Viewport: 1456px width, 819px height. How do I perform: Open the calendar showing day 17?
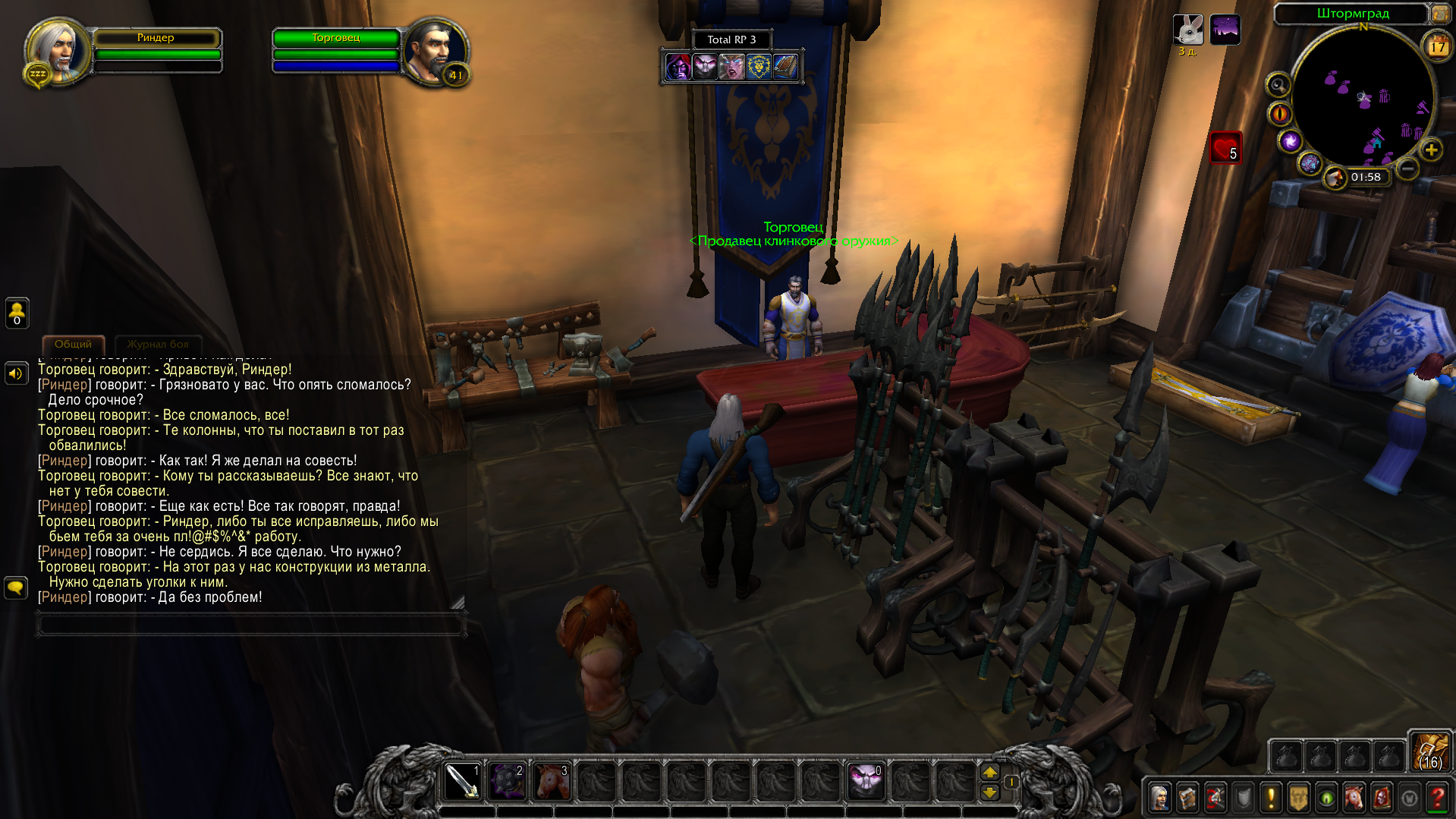[1437, 47]
